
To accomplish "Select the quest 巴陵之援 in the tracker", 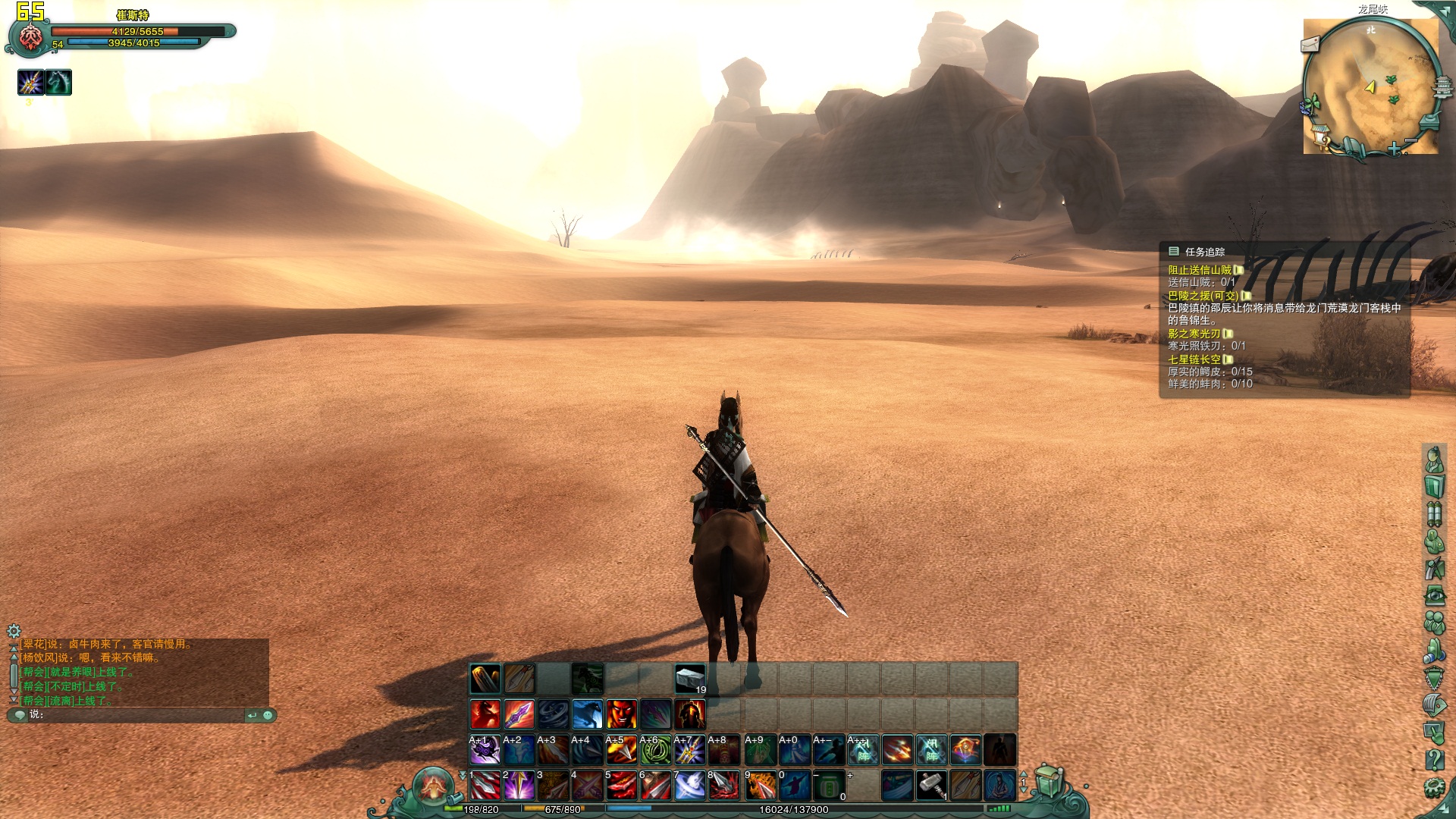I will pyautogui.click(x=1203, y=296).
